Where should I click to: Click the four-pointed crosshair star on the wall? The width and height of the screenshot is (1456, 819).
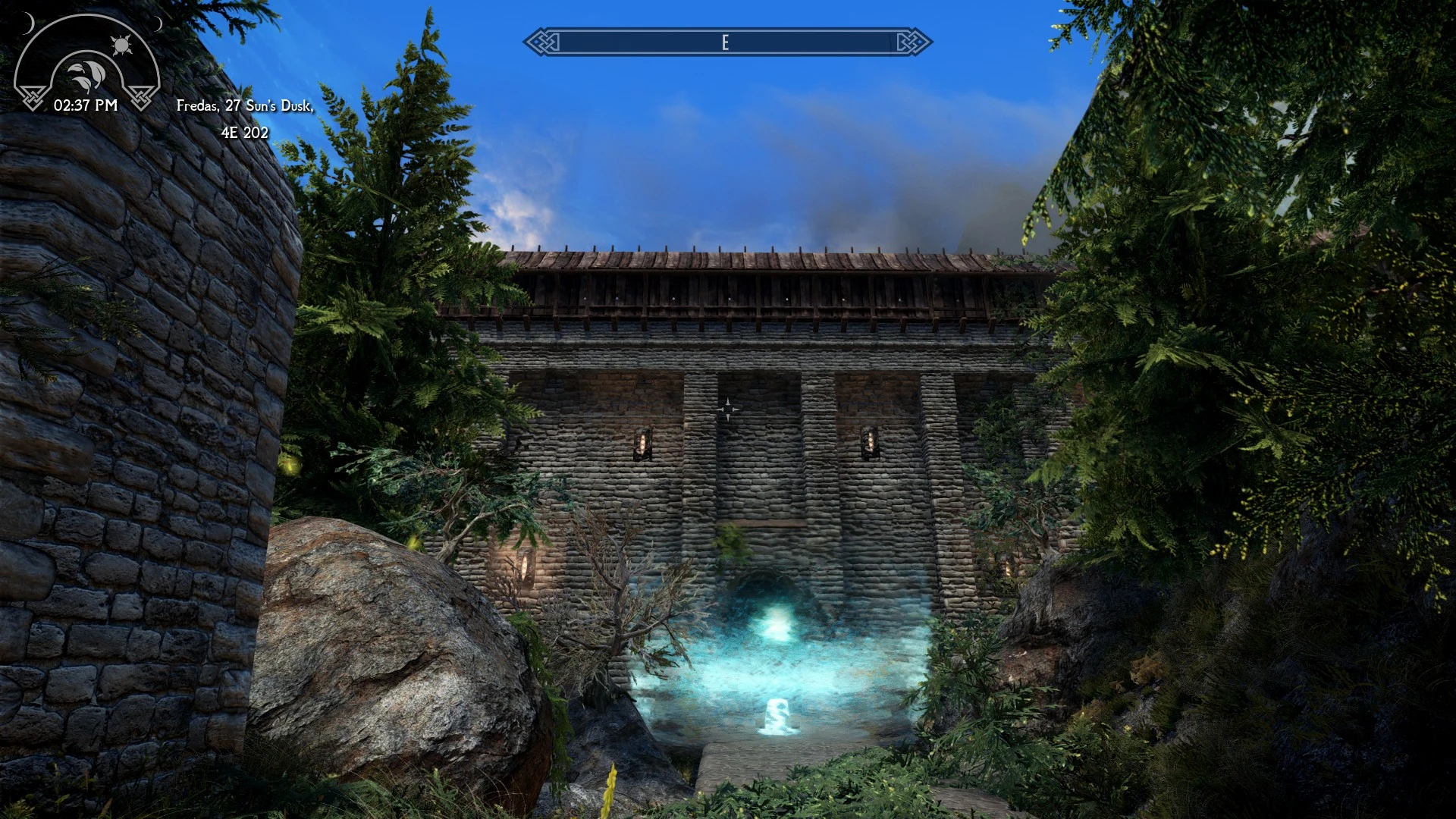coord(730,408)
